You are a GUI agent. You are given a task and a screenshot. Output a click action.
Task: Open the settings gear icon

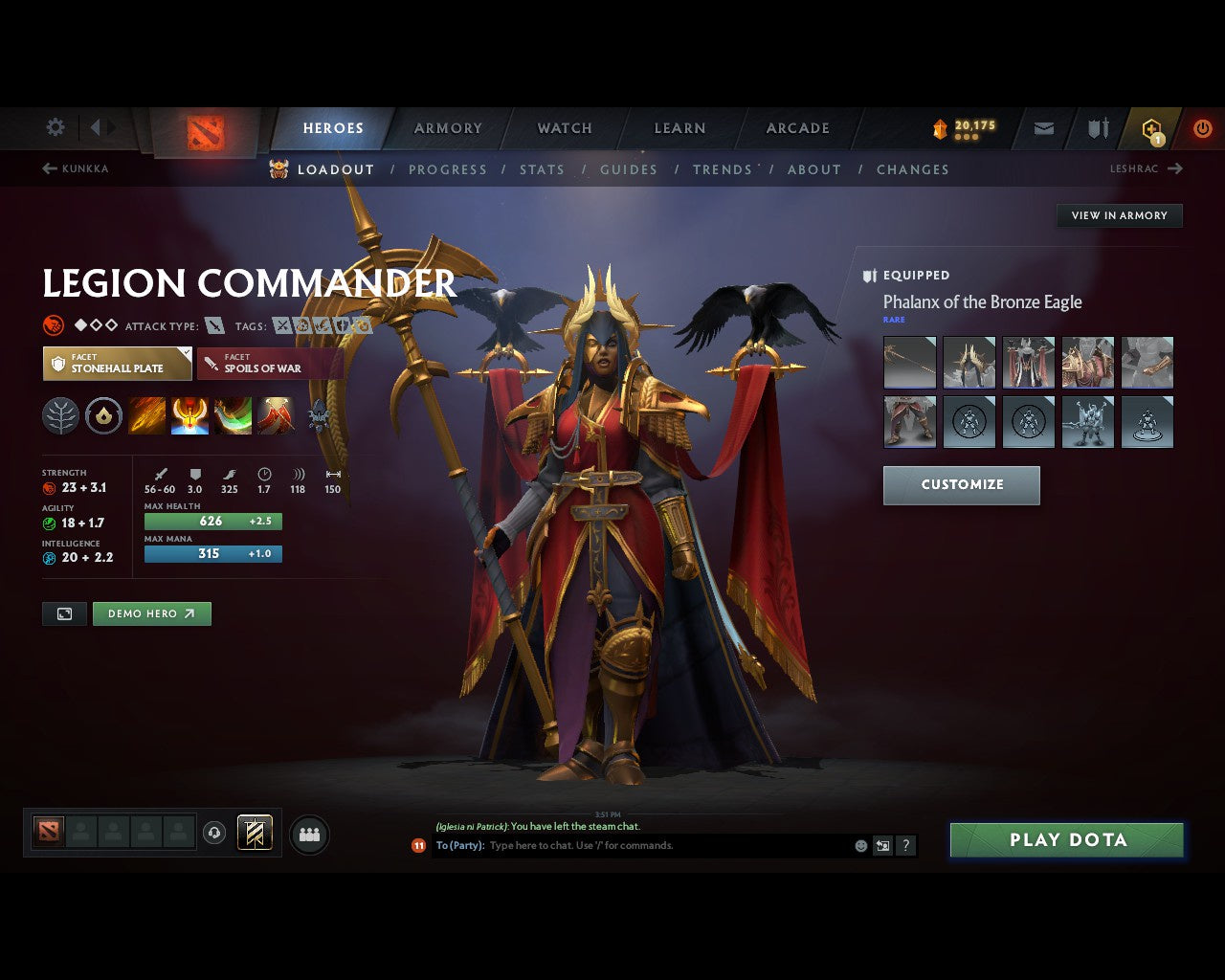tap(55, 126)
